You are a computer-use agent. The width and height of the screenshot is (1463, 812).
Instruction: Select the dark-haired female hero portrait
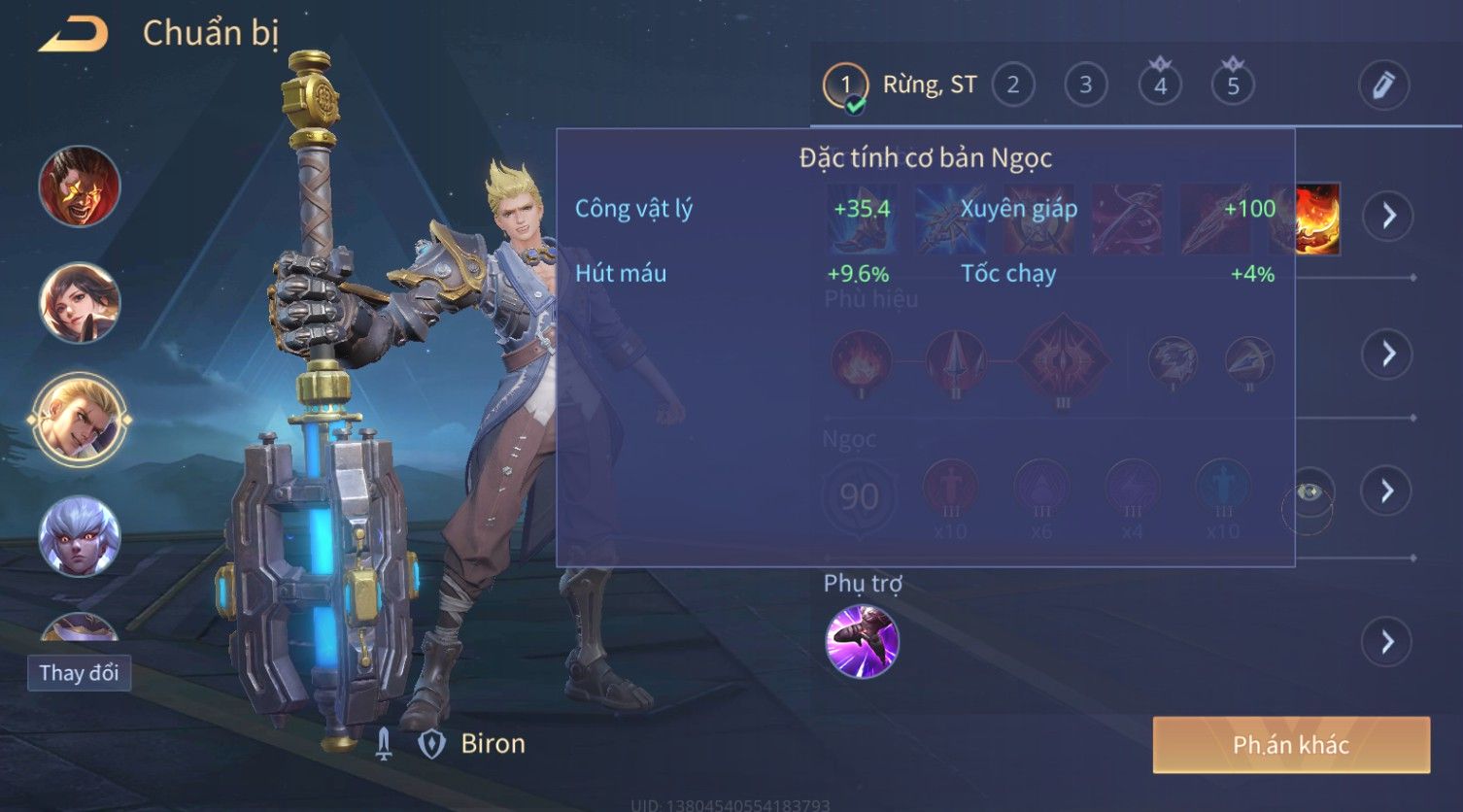click(x=80, y=302)
